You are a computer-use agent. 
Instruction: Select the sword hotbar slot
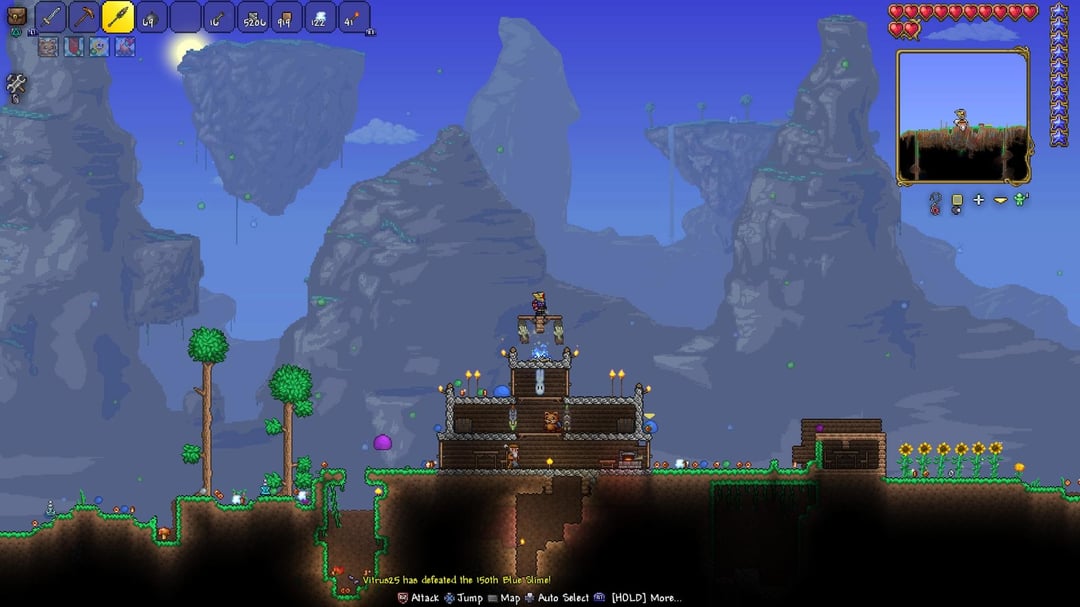click(x=51, y=17)
